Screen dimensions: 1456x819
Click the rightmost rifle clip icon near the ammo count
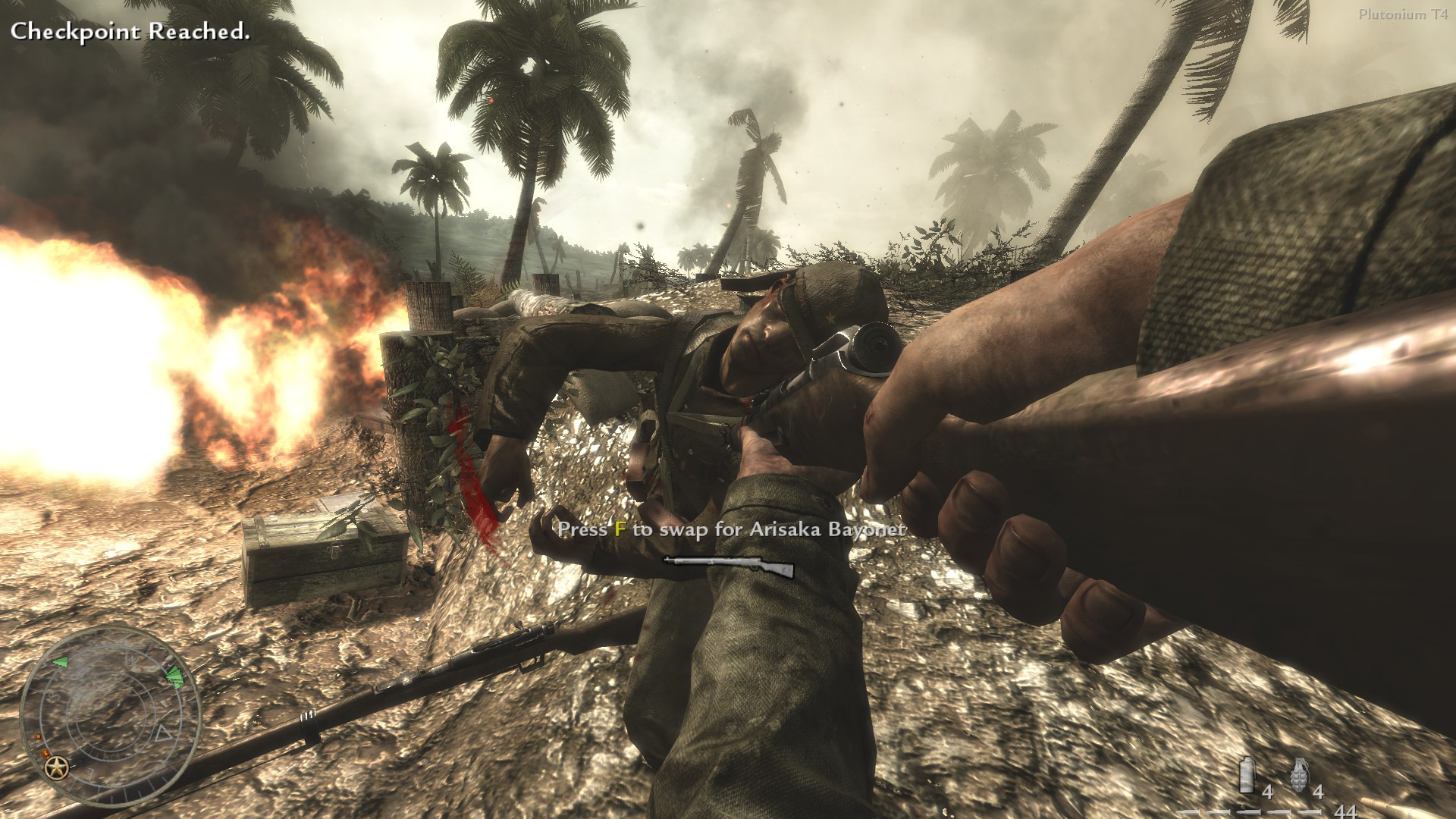point(1310,811)
